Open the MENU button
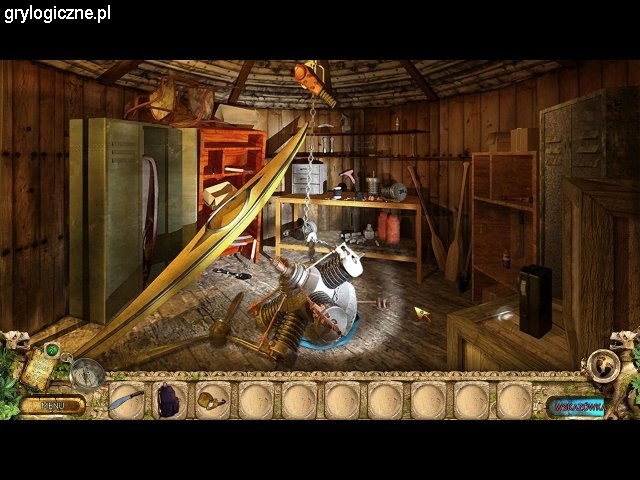The width and height of the screenshot is (640, 480). click(x=53, y=406)
